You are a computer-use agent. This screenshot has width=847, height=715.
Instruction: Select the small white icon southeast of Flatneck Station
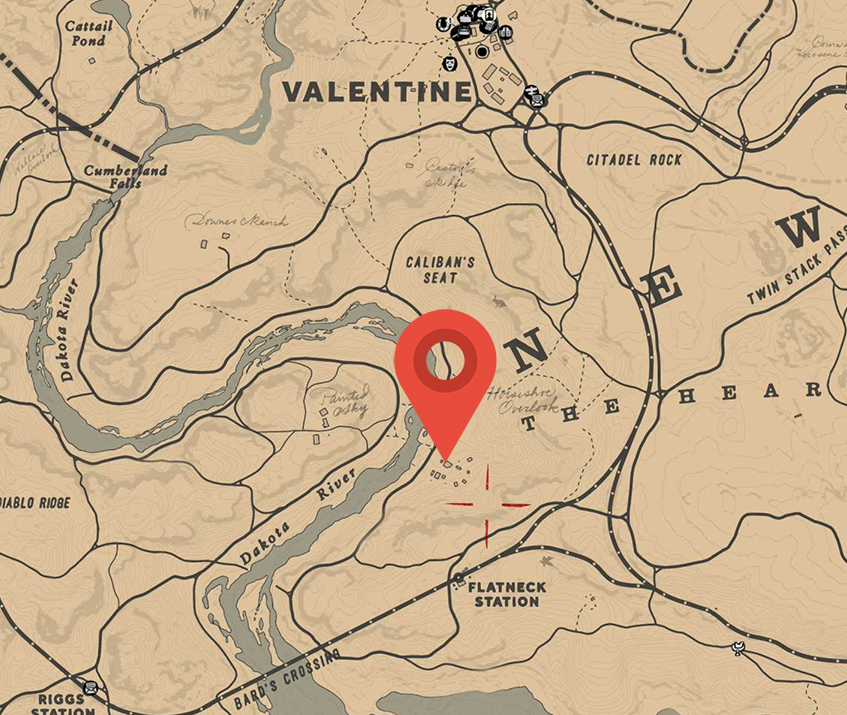739,649
